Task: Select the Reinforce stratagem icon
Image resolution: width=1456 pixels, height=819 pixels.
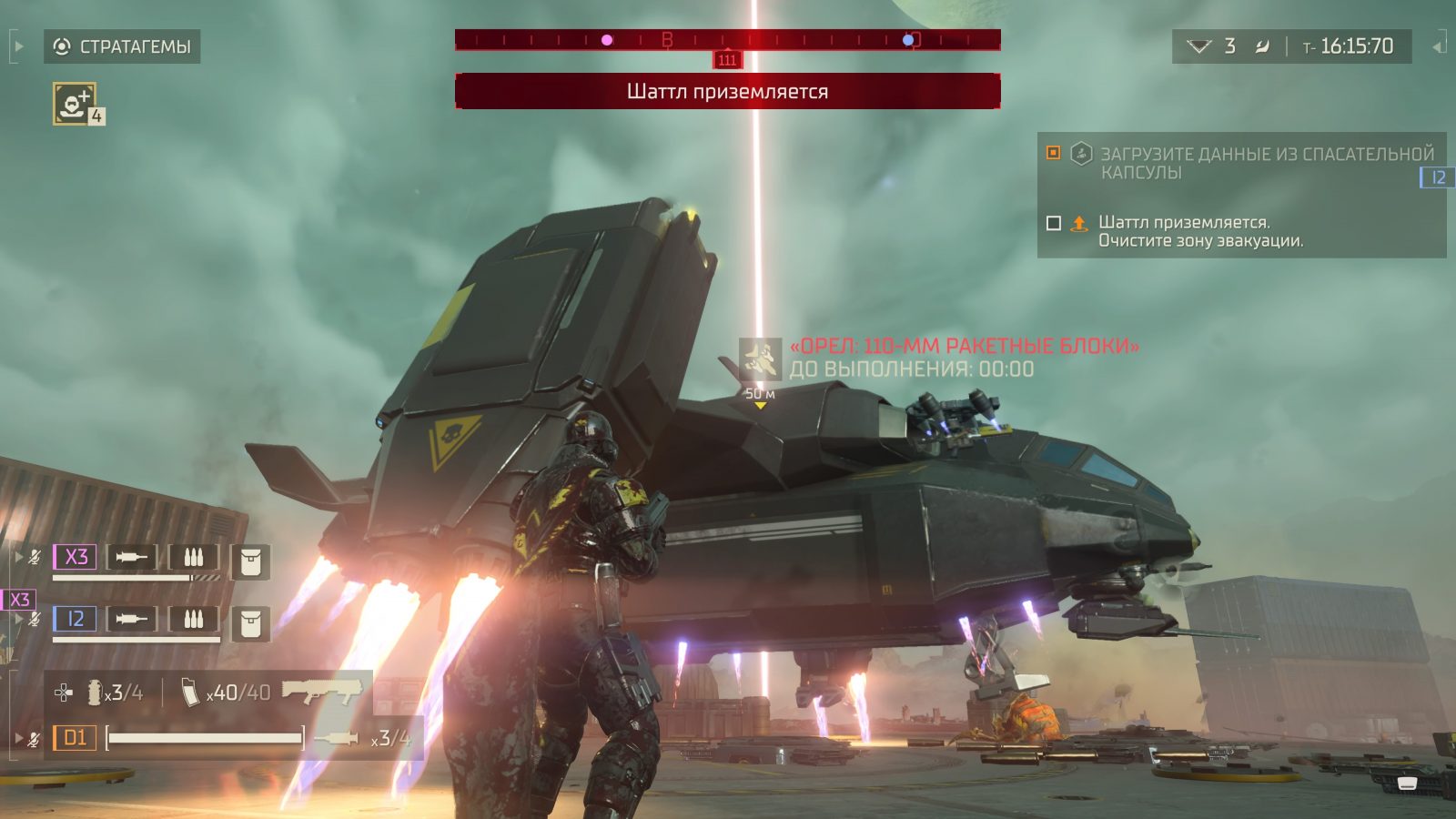Action: 74,103
